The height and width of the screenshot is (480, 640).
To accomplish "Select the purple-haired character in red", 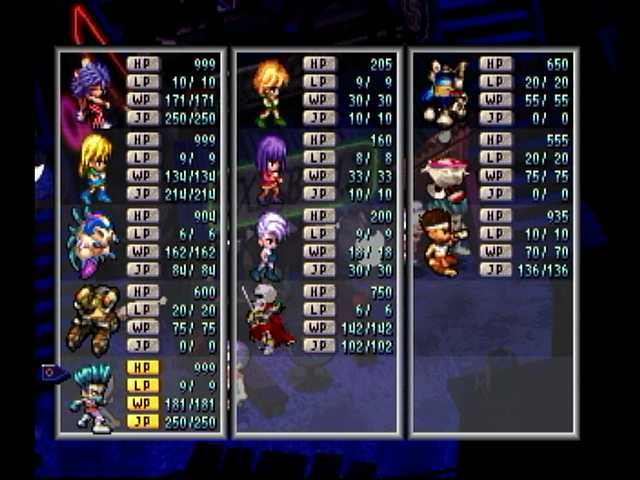I will coord(94,92).
